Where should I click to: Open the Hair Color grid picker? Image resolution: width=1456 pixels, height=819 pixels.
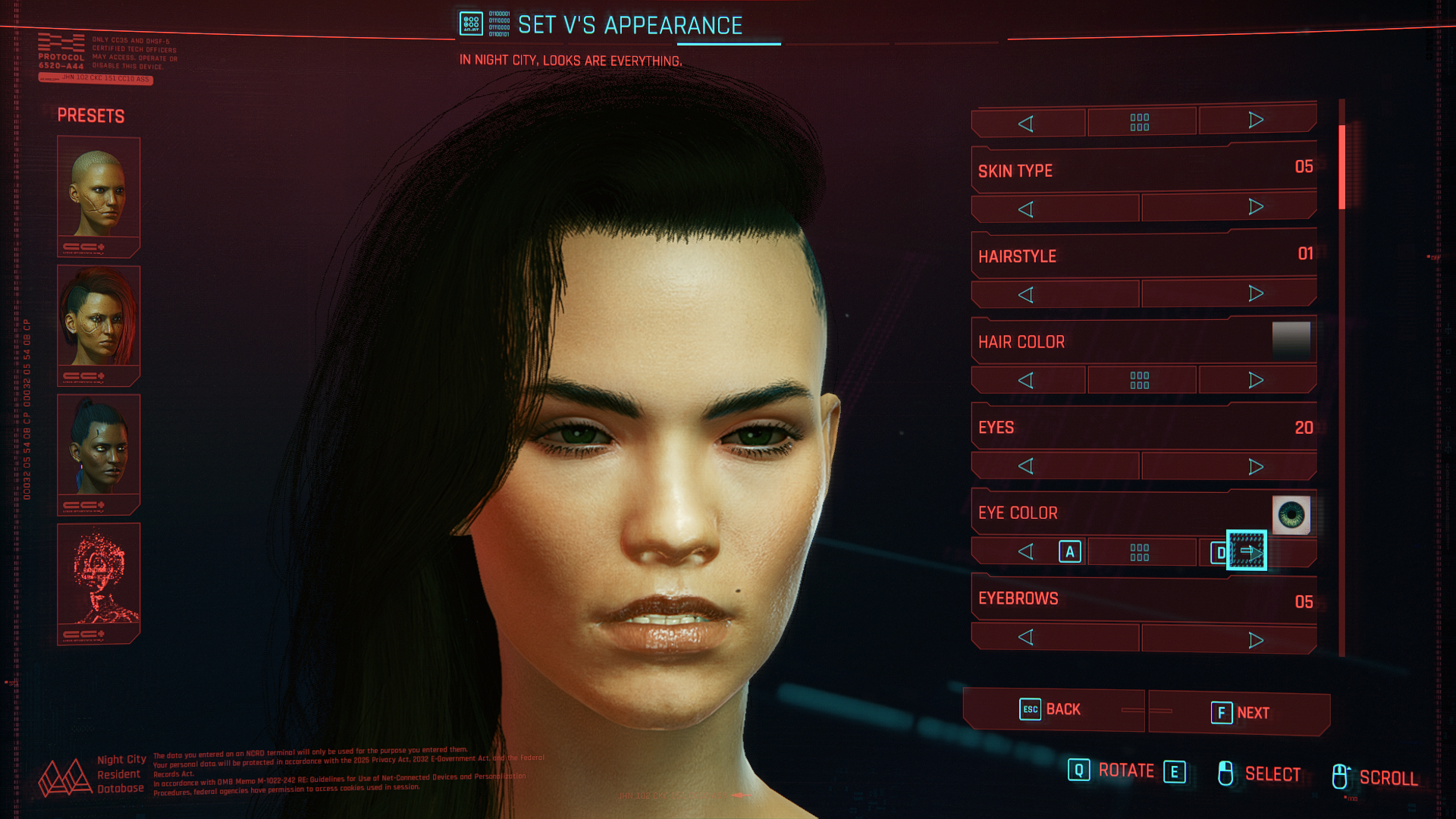(x=1140, y=380)
